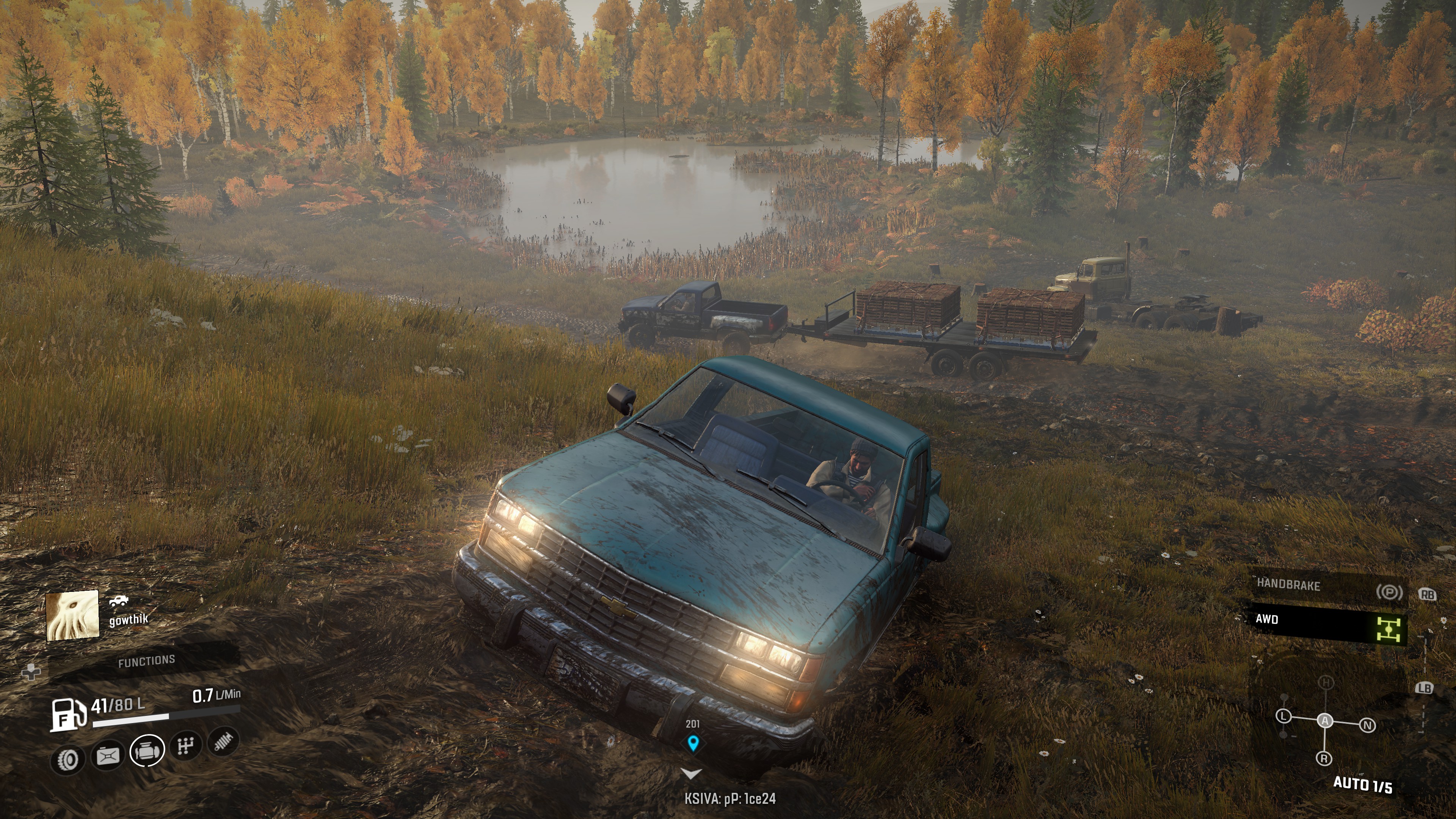Select the Auto gear (A)
The image size is (1456, 819).
tap(1325, 721)
